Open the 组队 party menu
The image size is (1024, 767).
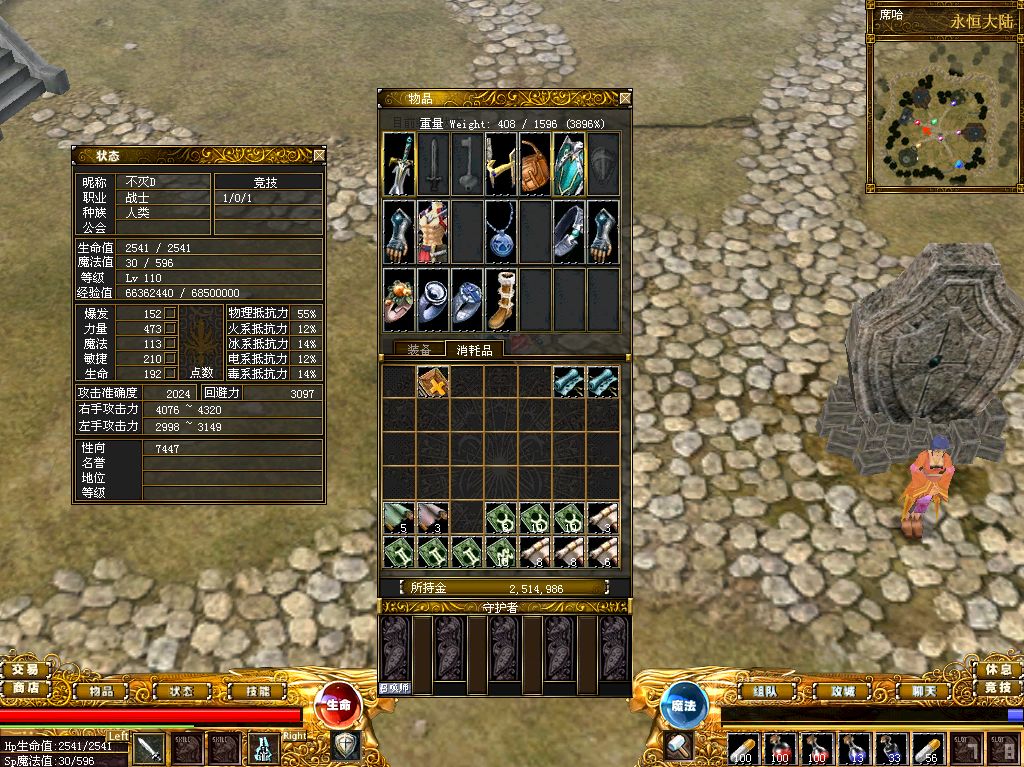(765, 690)
